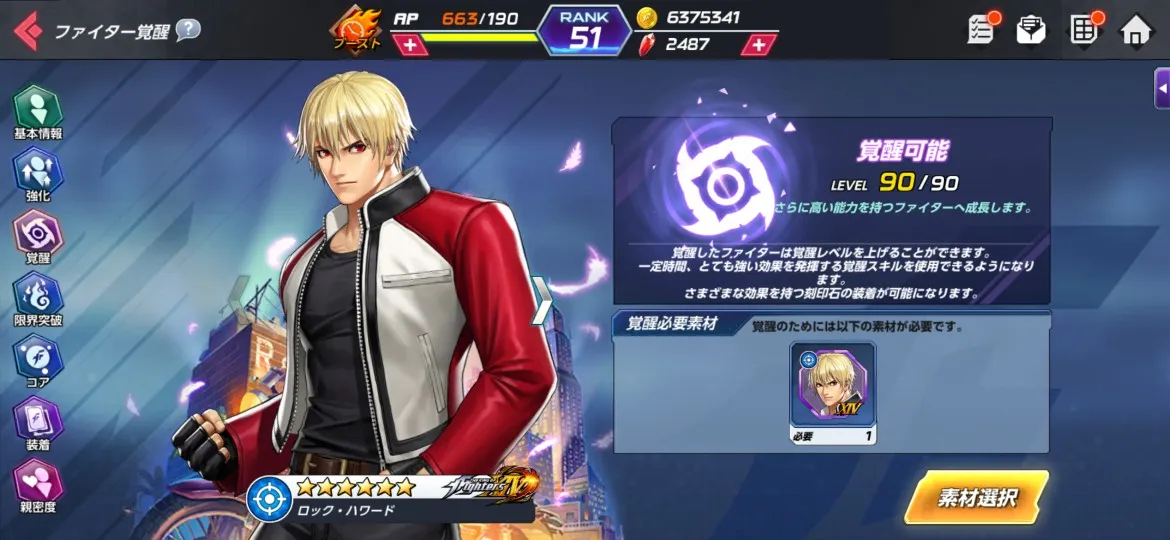Viewport: 1170px width, 540px height.
Task: Go back using the red arrow button
Action: click(27, 31)
